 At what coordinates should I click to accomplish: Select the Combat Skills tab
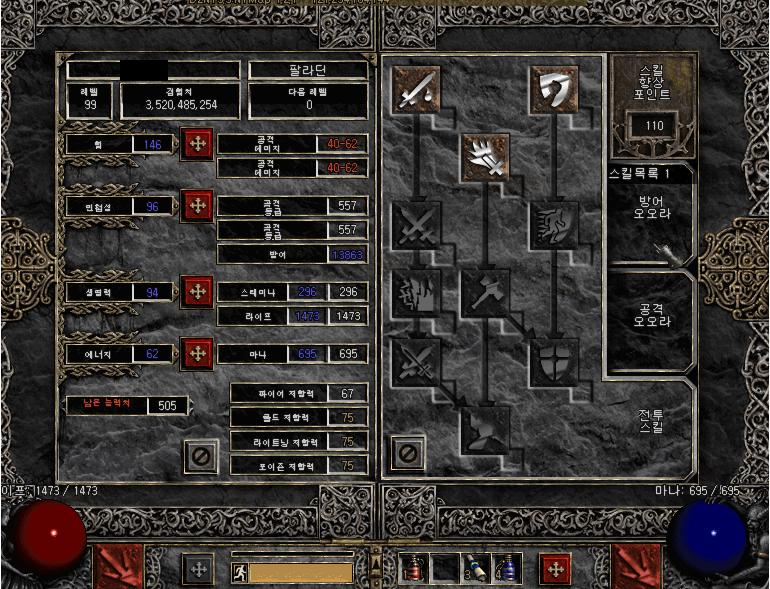click(651, 420)
